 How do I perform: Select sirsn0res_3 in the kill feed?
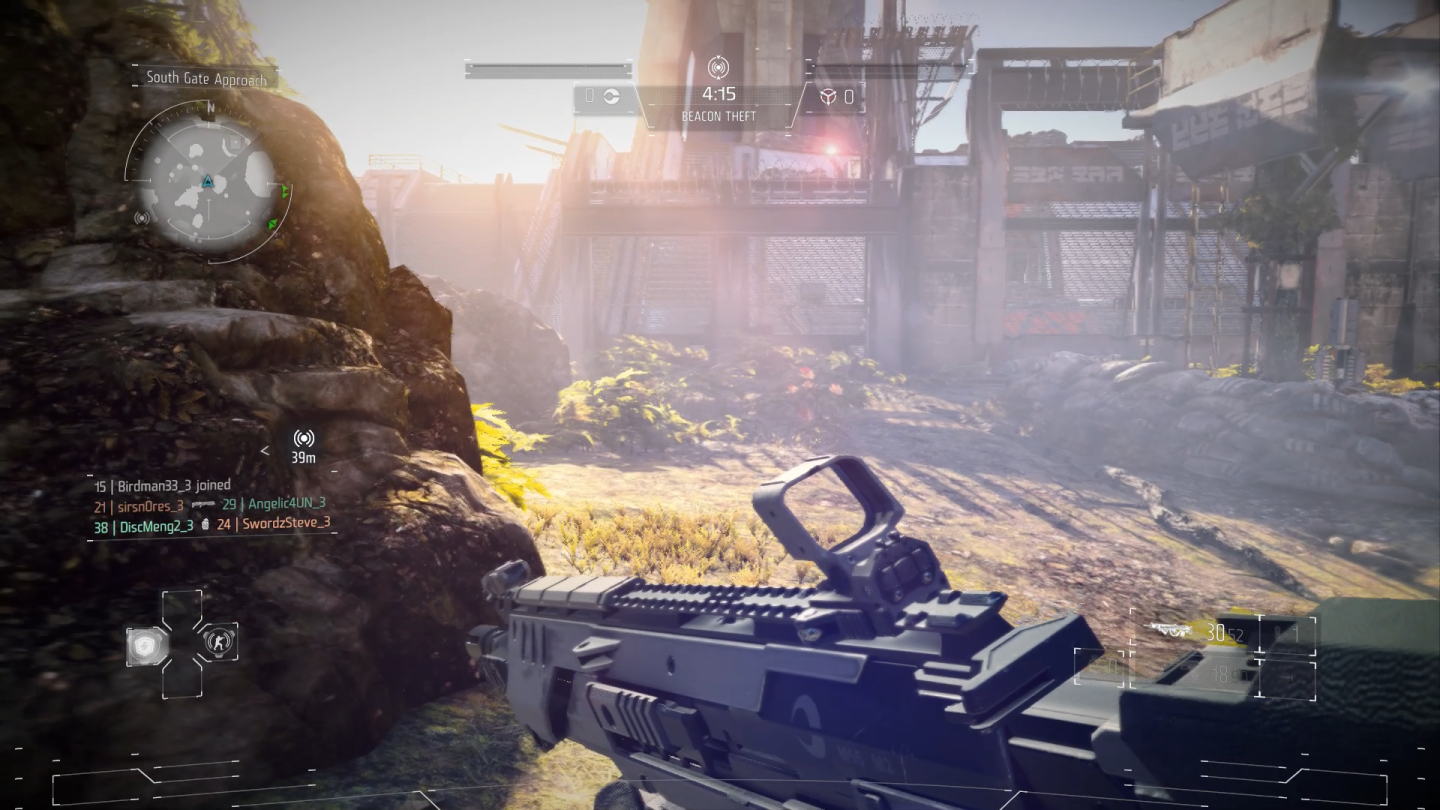point(151,506)
